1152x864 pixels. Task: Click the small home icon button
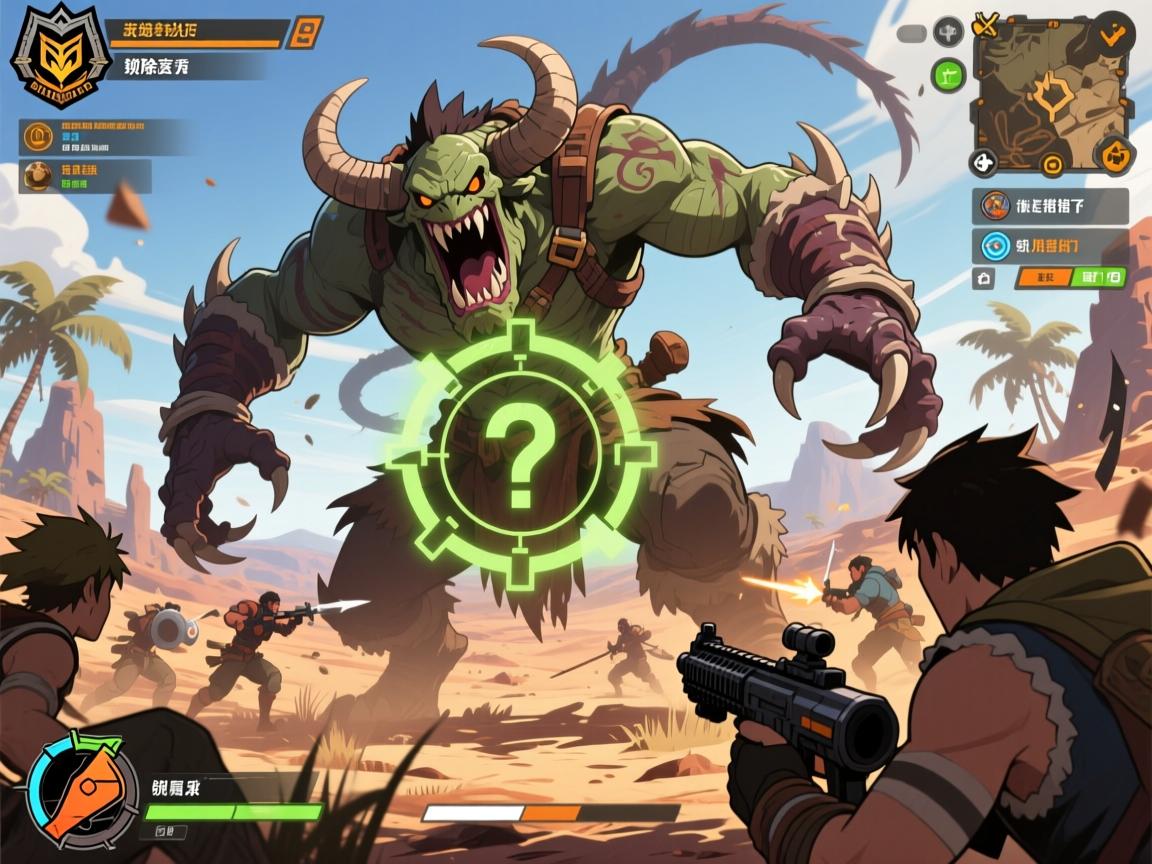point(983,278)
